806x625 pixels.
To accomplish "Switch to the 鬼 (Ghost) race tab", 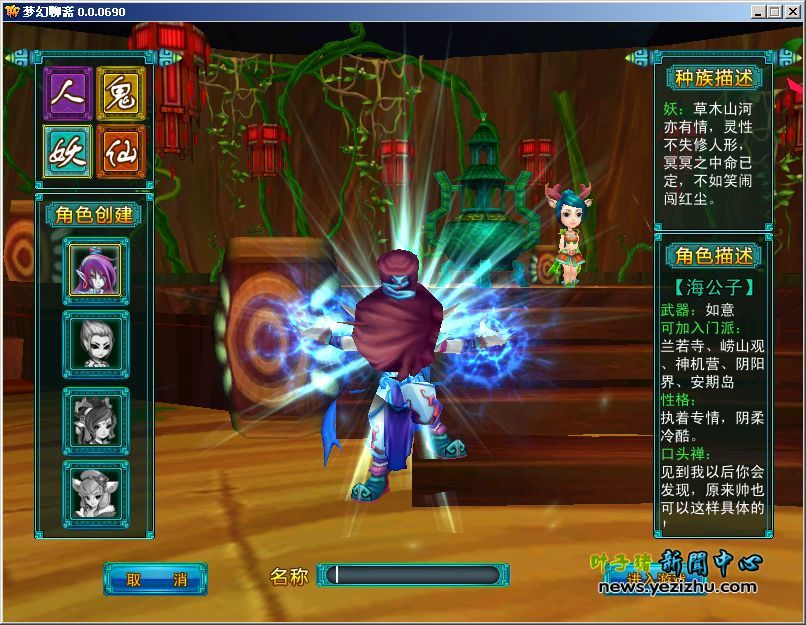I will [121, 93].
